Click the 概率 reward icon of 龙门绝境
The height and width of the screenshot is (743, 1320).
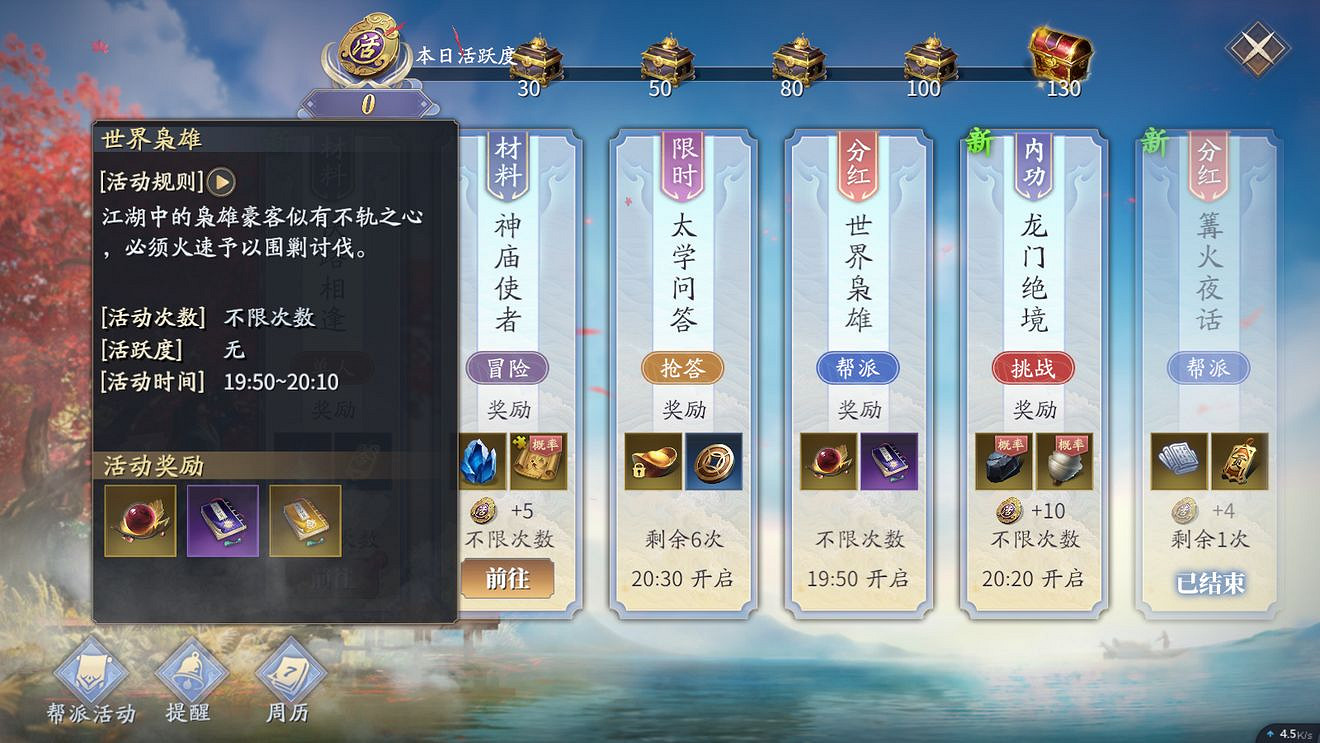tap(1004, 461)
